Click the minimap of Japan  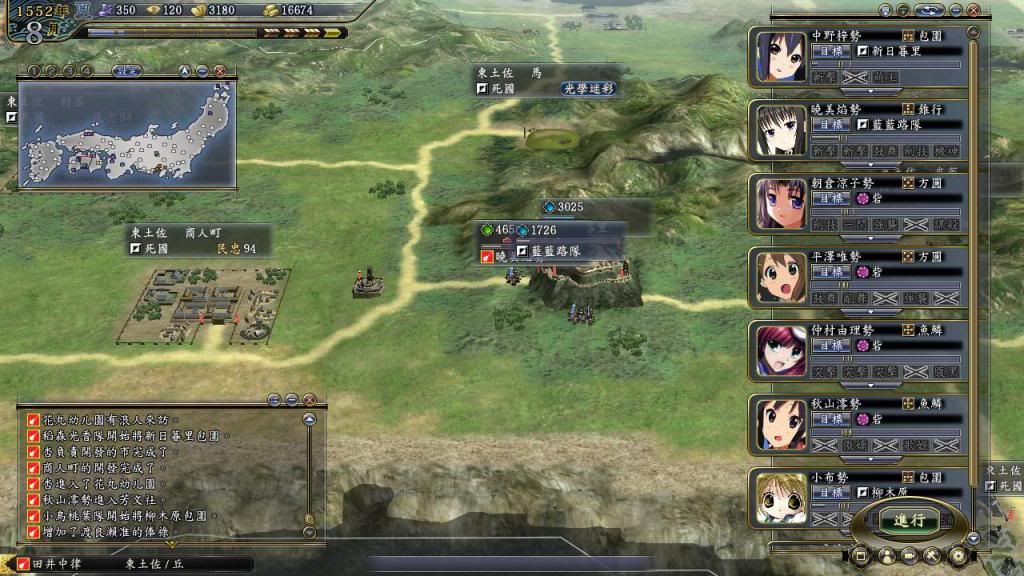click(127, 135)
